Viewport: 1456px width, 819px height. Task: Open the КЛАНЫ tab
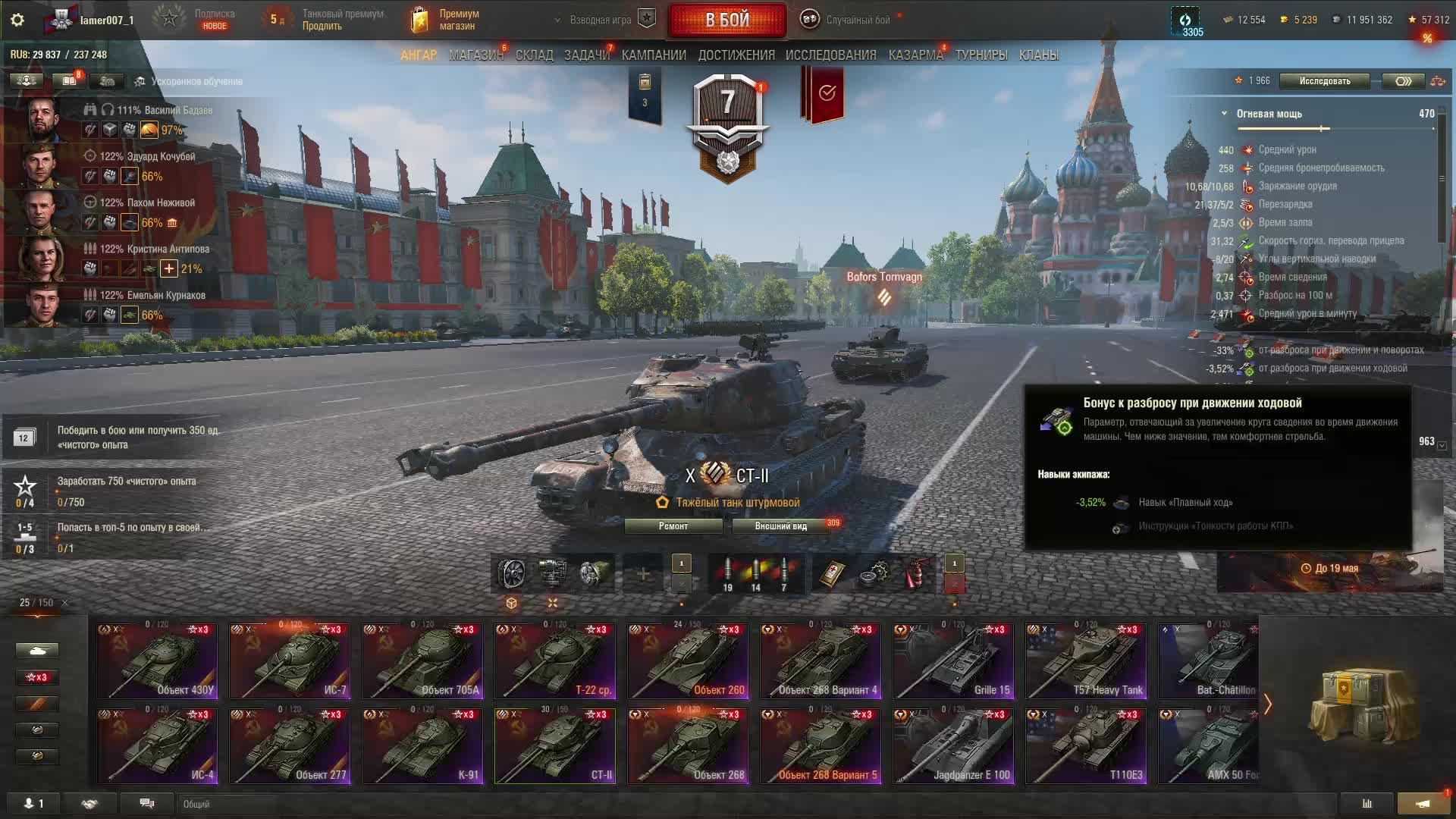(x=1038, y=55)
